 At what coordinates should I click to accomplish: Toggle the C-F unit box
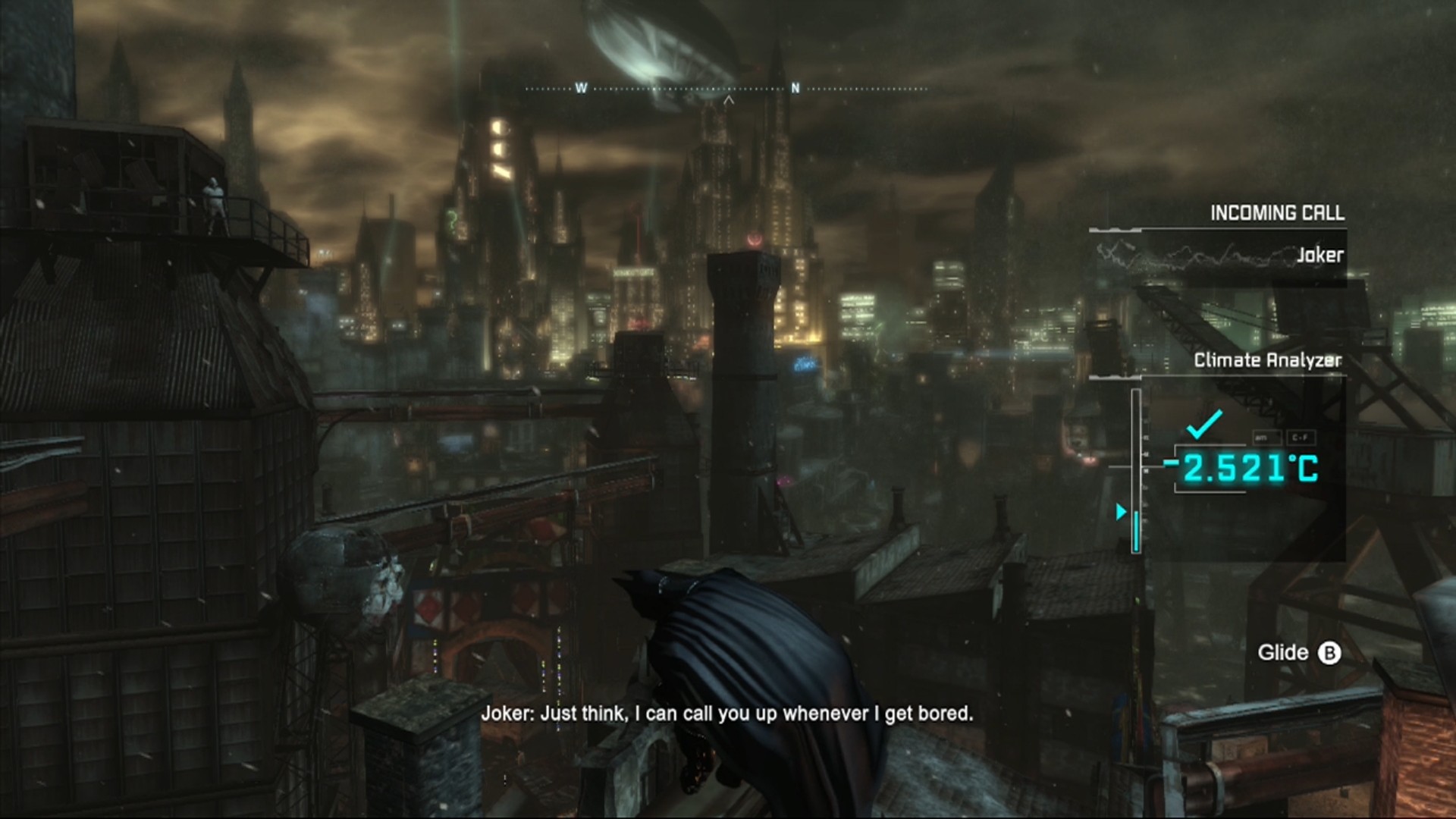[x=1301, y=438]
